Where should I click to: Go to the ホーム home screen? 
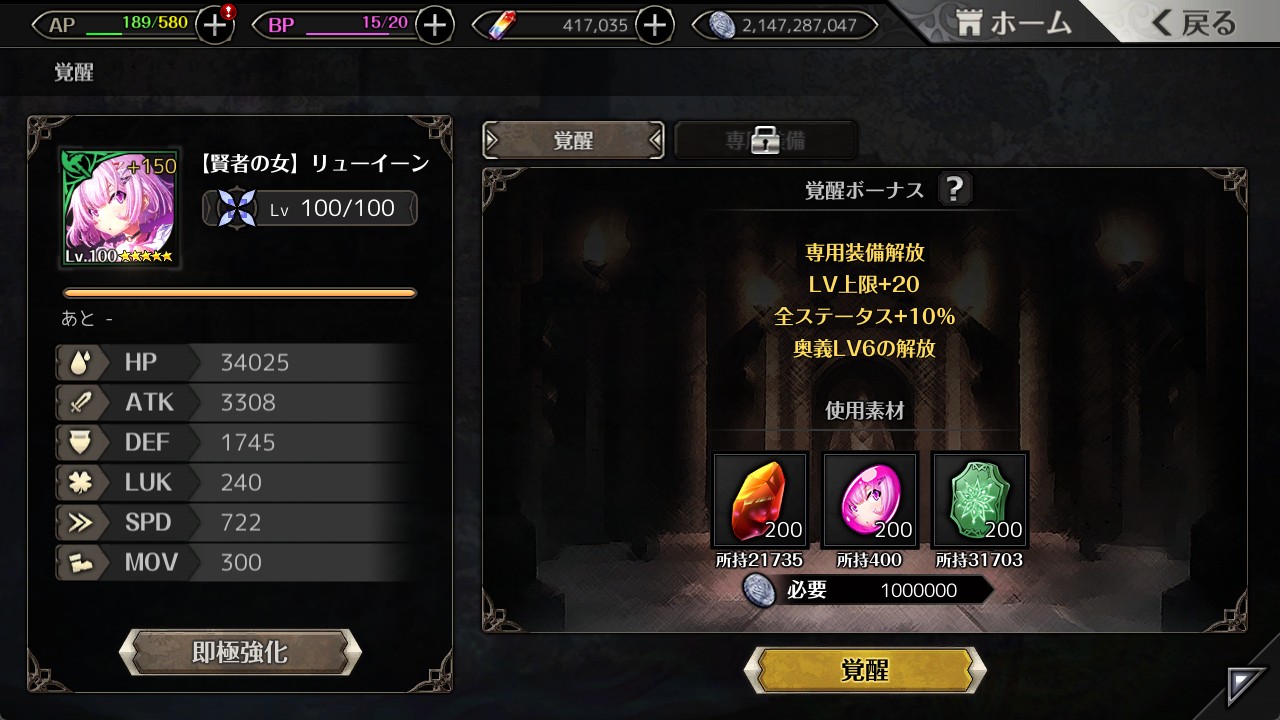[1013, 24]
